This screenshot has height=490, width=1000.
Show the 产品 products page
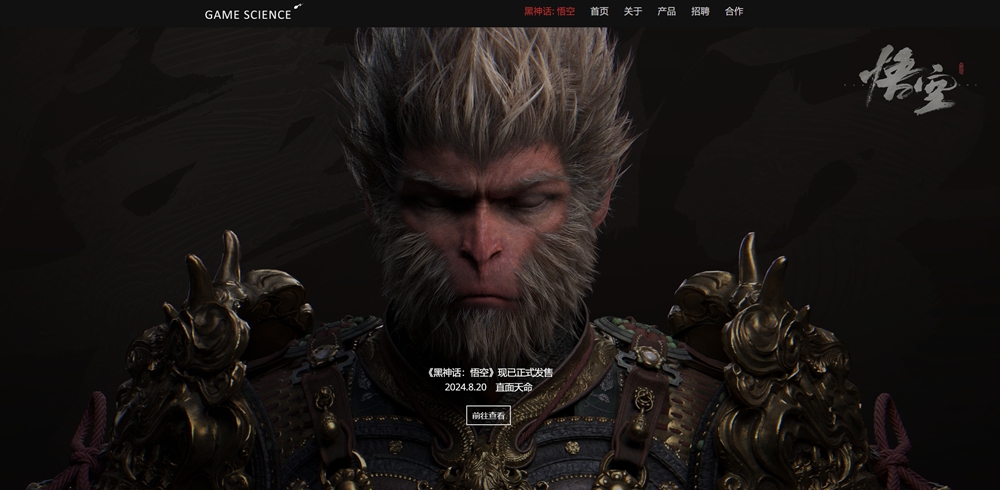(666, 12)
